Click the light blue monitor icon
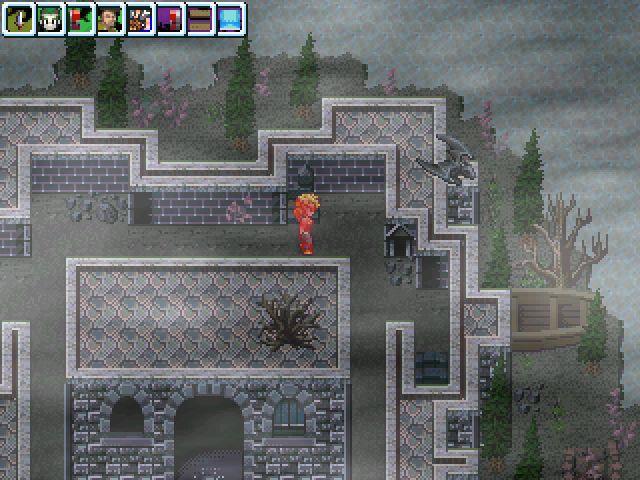 [x=229, y=18]
